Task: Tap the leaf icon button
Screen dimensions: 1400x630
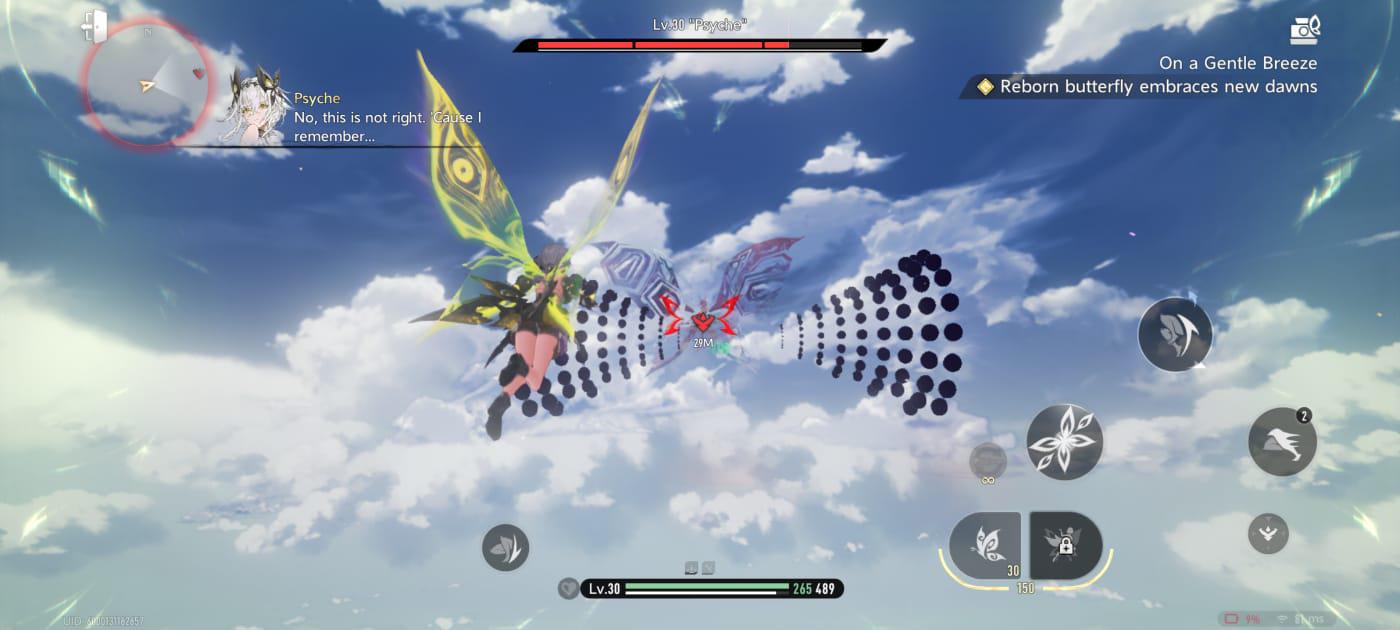Action: [505, 547]
